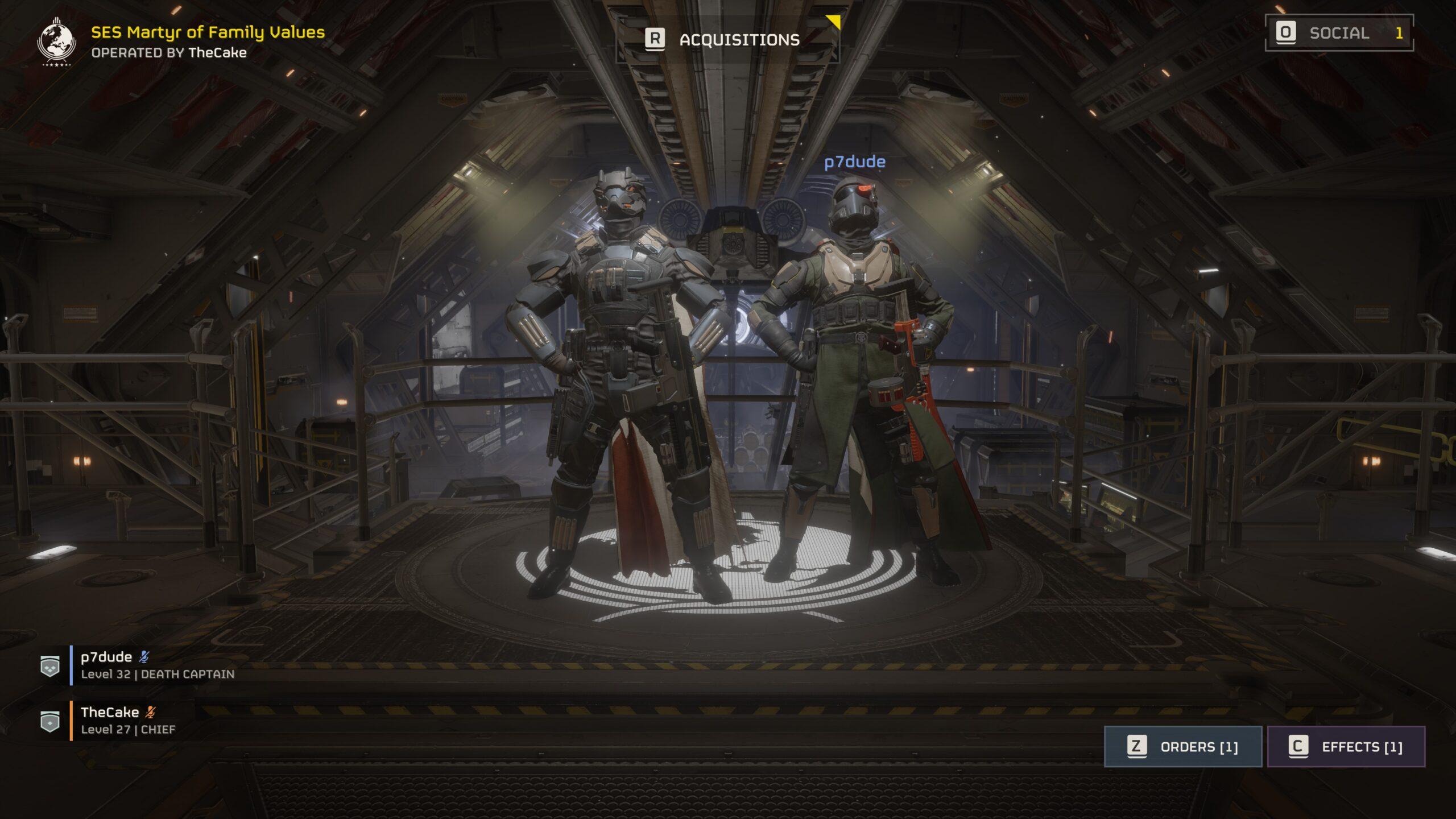Select the p7dude nameplate above the character

click(x=855, y=162)
